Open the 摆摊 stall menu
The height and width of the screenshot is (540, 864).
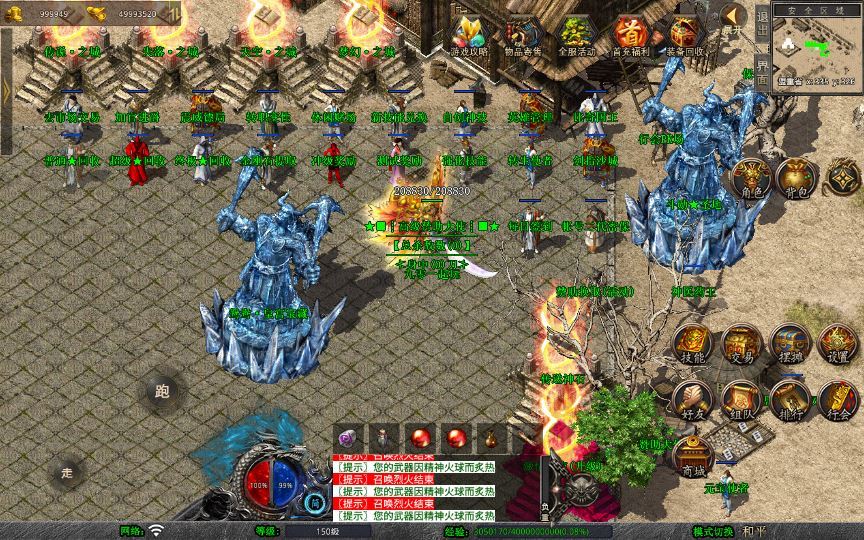[789, 344]
